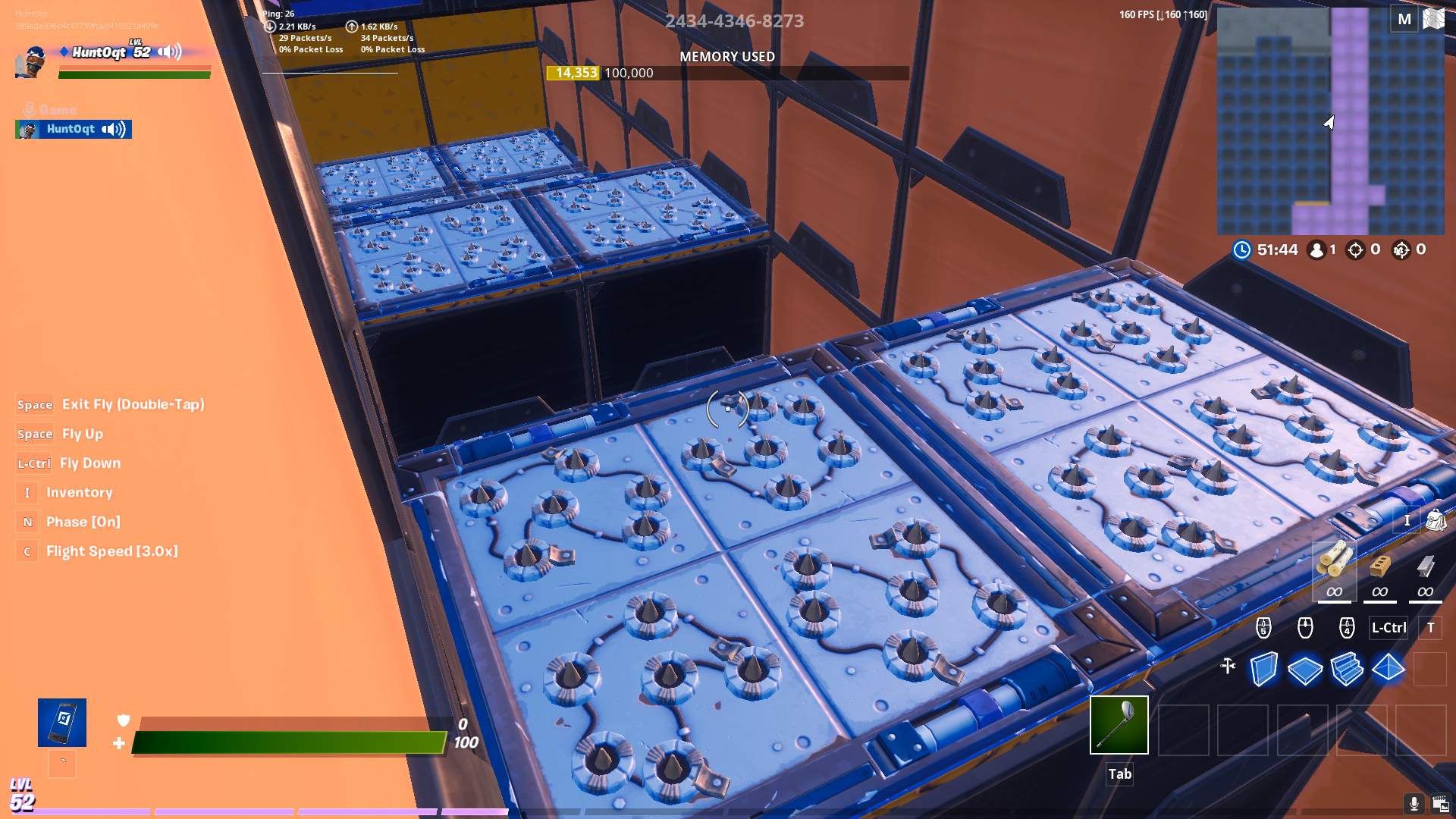This screenshot has width=1456, height=819.
Task: Open the replay clapperboard icon
Action: (1440, 803)
